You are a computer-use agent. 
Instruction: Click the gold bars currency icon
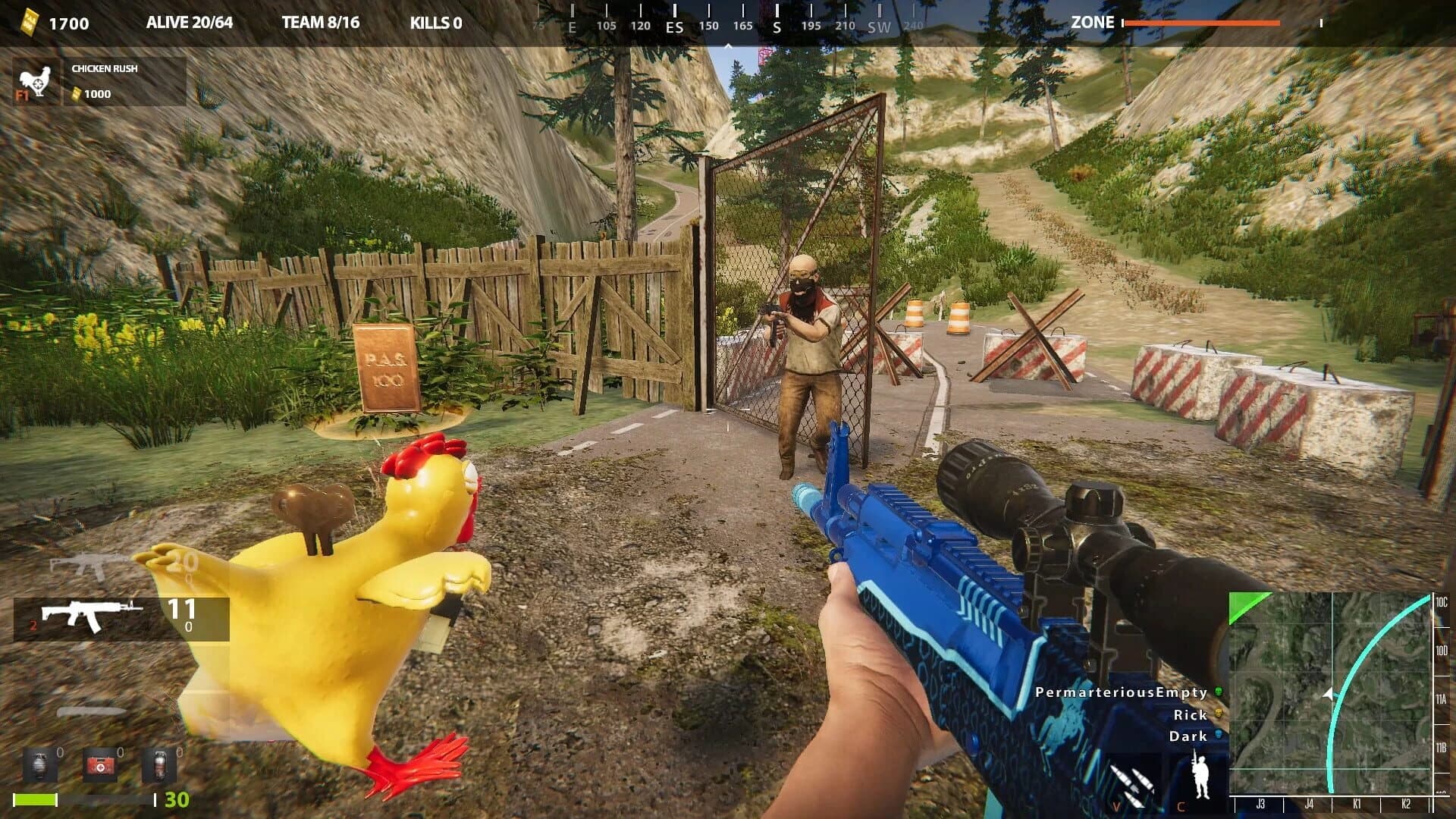[29, 21]
